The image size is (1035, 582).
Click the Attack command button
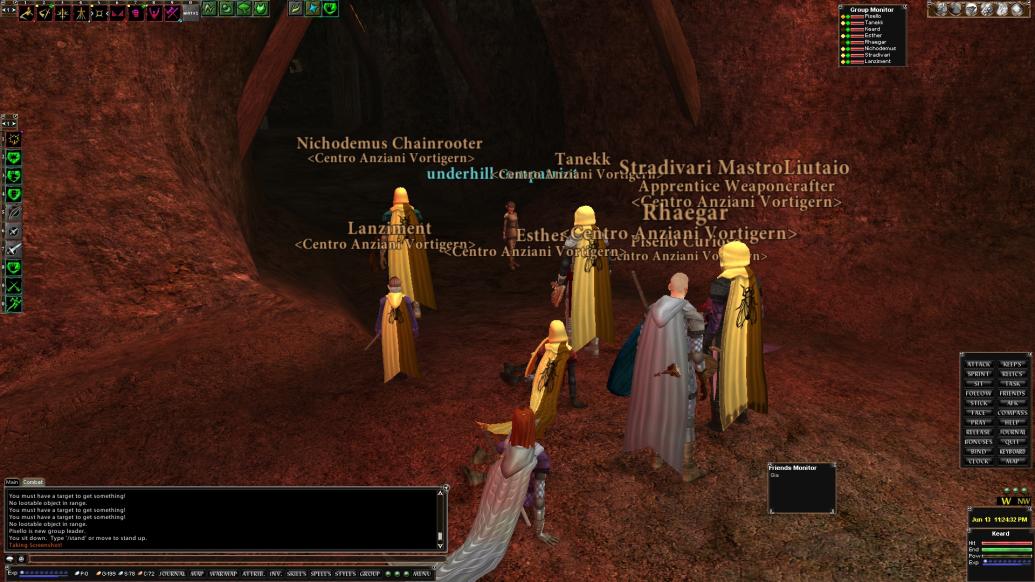[x=979, y=364]
